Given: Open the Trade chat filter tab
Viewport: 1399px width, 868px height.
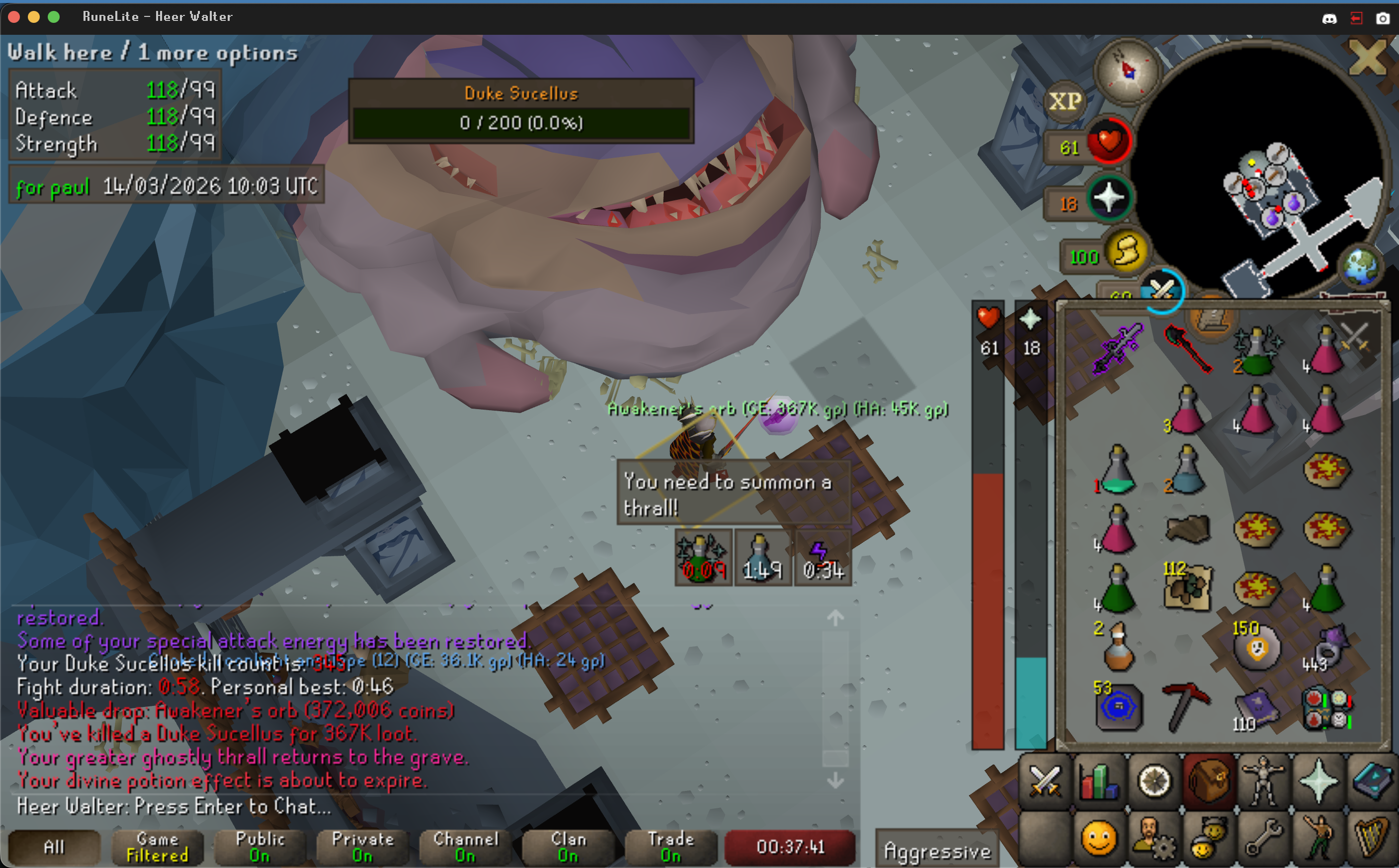Looking at the screenshot, I should click(x=671, y=847).
